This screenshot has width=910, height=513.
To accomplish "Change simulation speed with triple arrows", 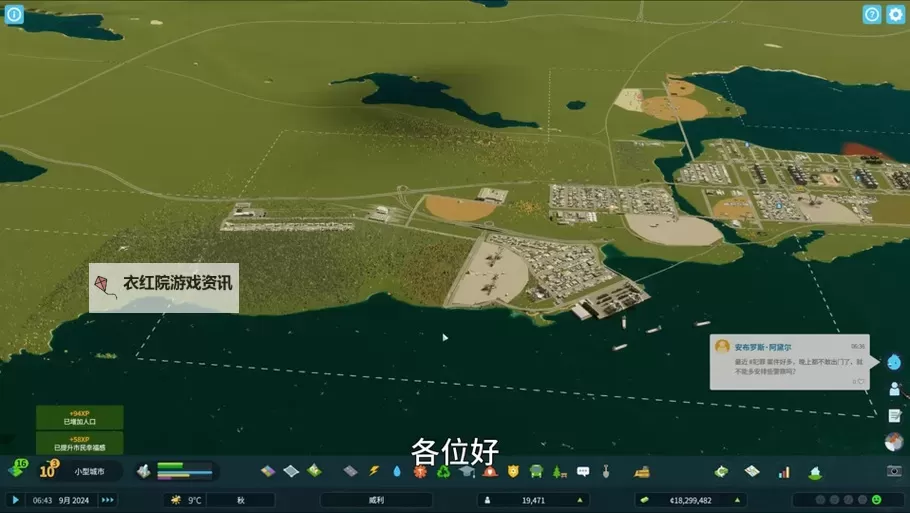I will tap(107, 500).
